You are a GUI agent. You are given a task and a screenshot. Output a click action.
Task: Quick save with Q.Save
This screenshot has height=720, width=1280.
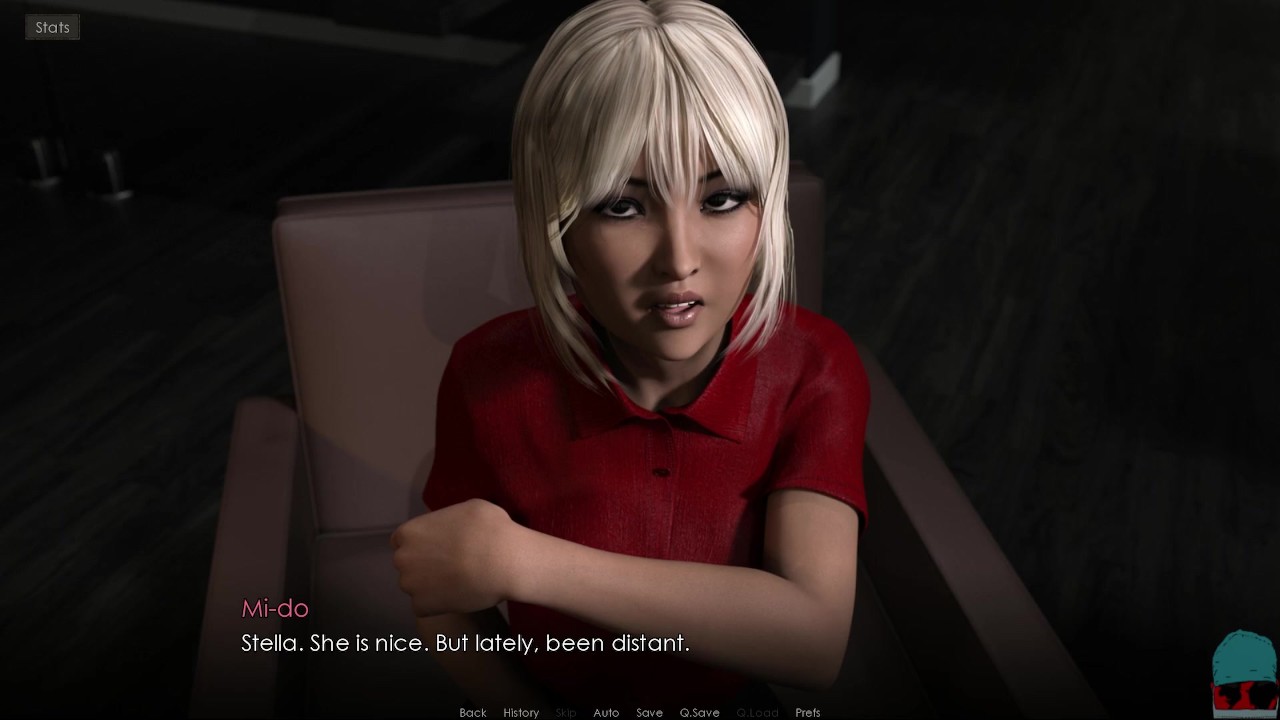point(699,712)
